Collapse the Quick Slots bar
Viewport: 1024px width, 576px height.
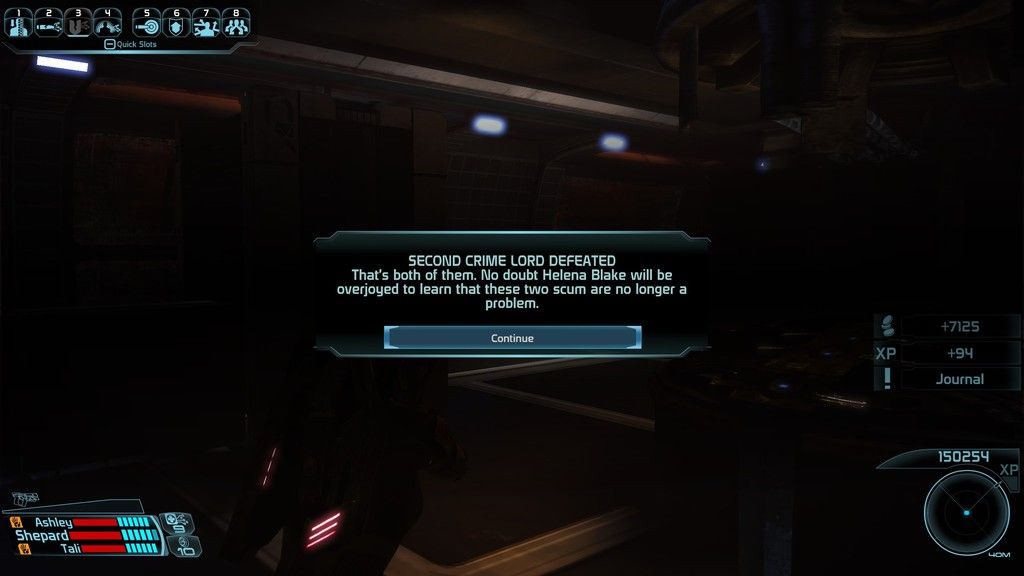click(x=110, y=44)
